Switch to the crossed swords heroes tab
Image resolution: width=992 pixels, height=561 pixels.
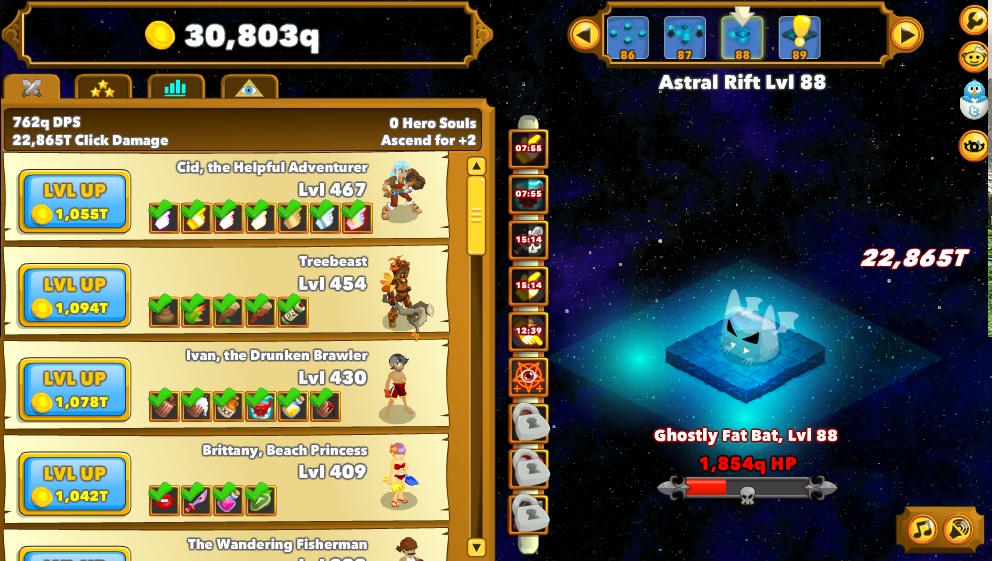click(31, 88)
